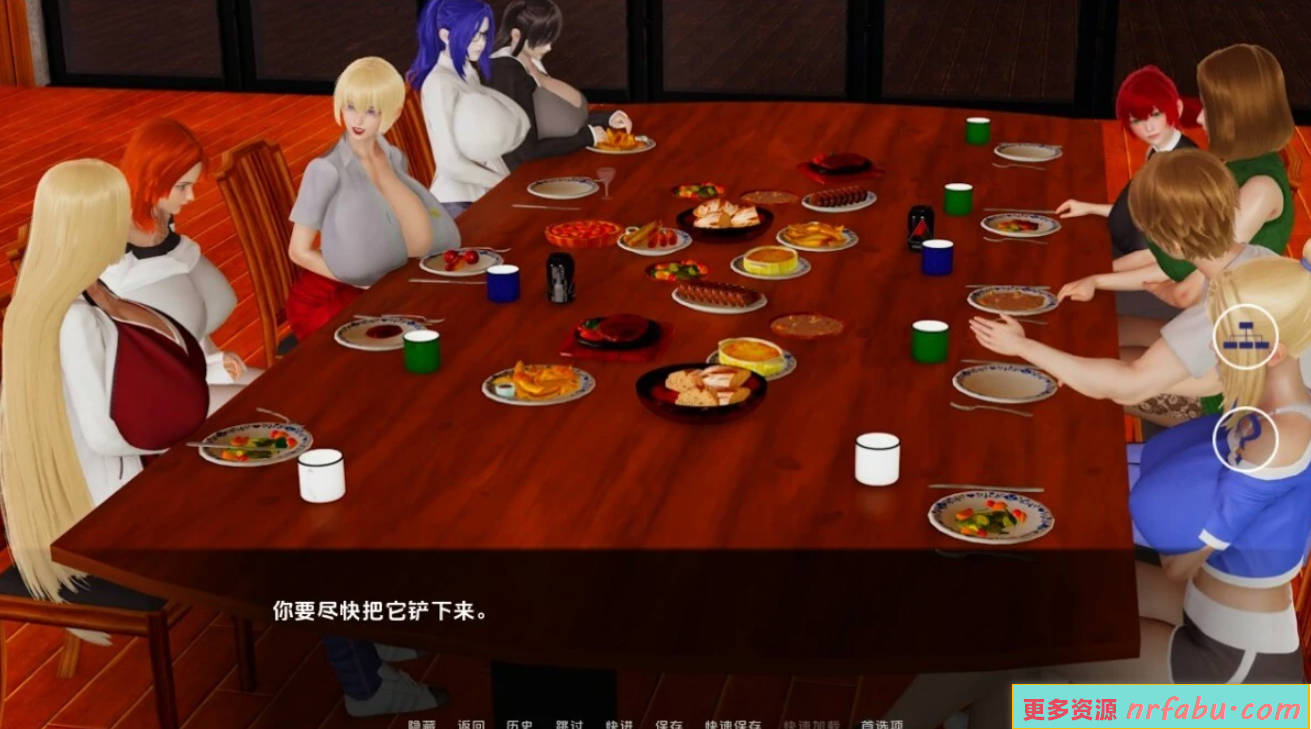Screen dimensions: 1311x729
Task: Turn on auto-advance with 快进
Action: [x=618, y=722]
